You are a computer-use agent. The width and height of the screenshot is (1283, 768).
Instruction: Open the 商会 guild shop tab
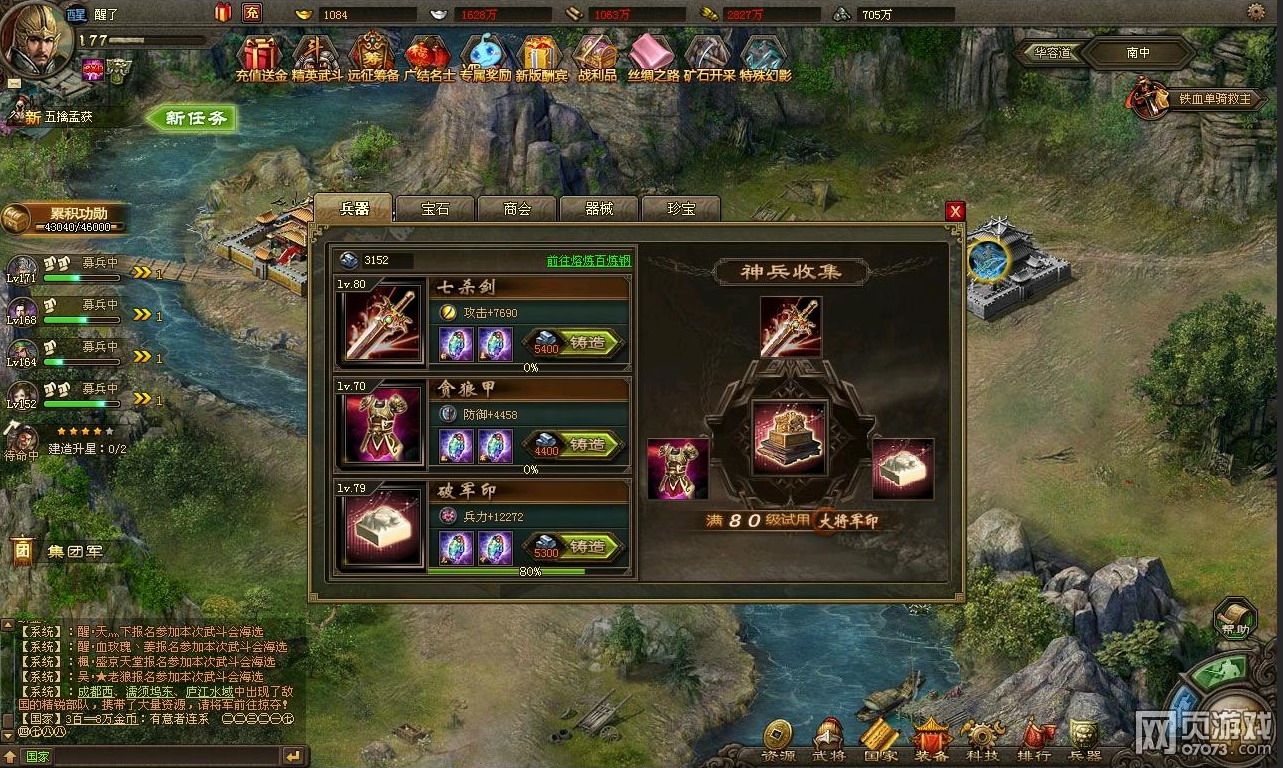517,208
